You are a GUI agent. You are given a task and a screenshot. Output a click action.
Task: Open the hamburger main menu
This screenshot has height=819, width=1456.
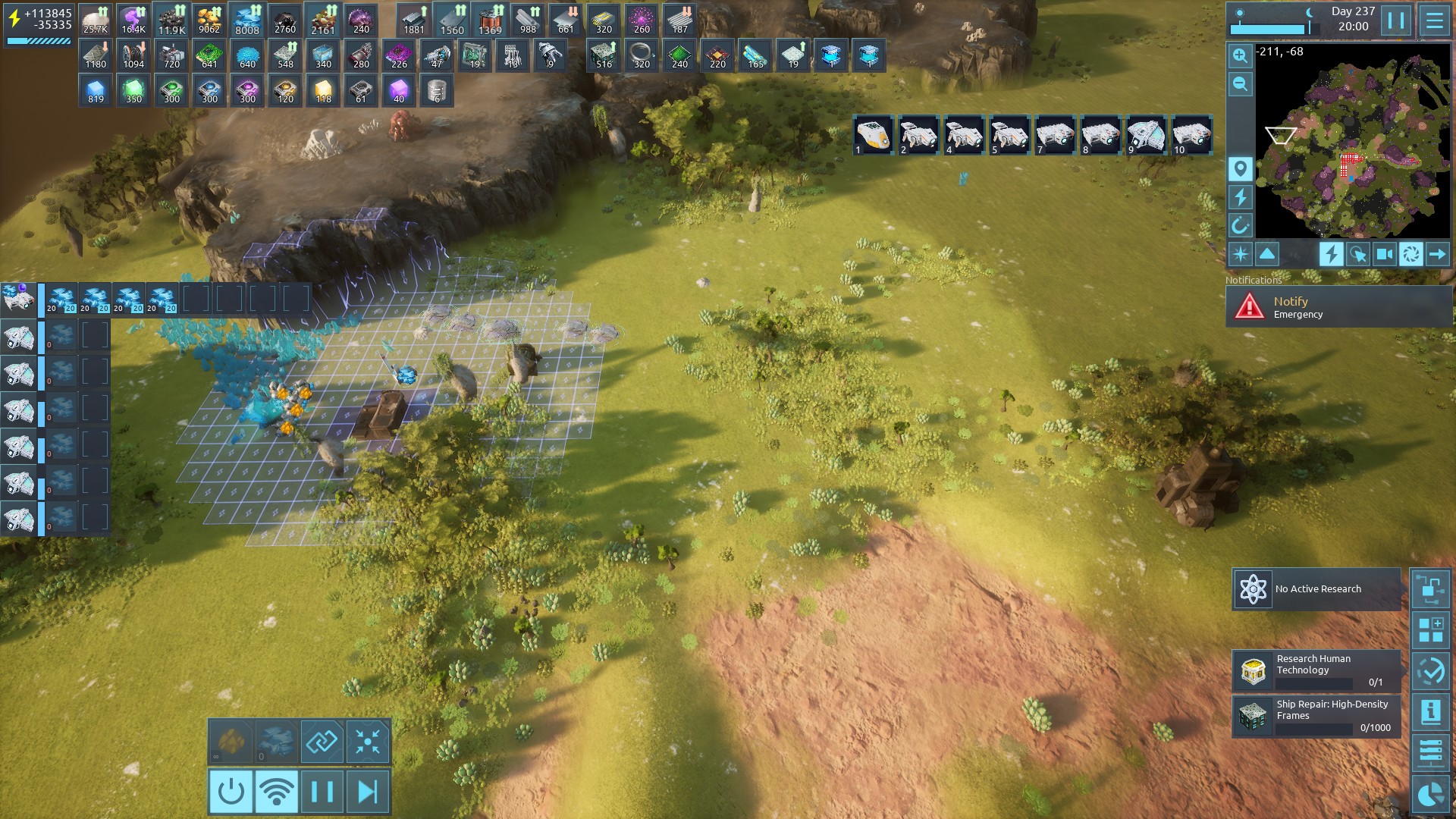[1434, 20]
